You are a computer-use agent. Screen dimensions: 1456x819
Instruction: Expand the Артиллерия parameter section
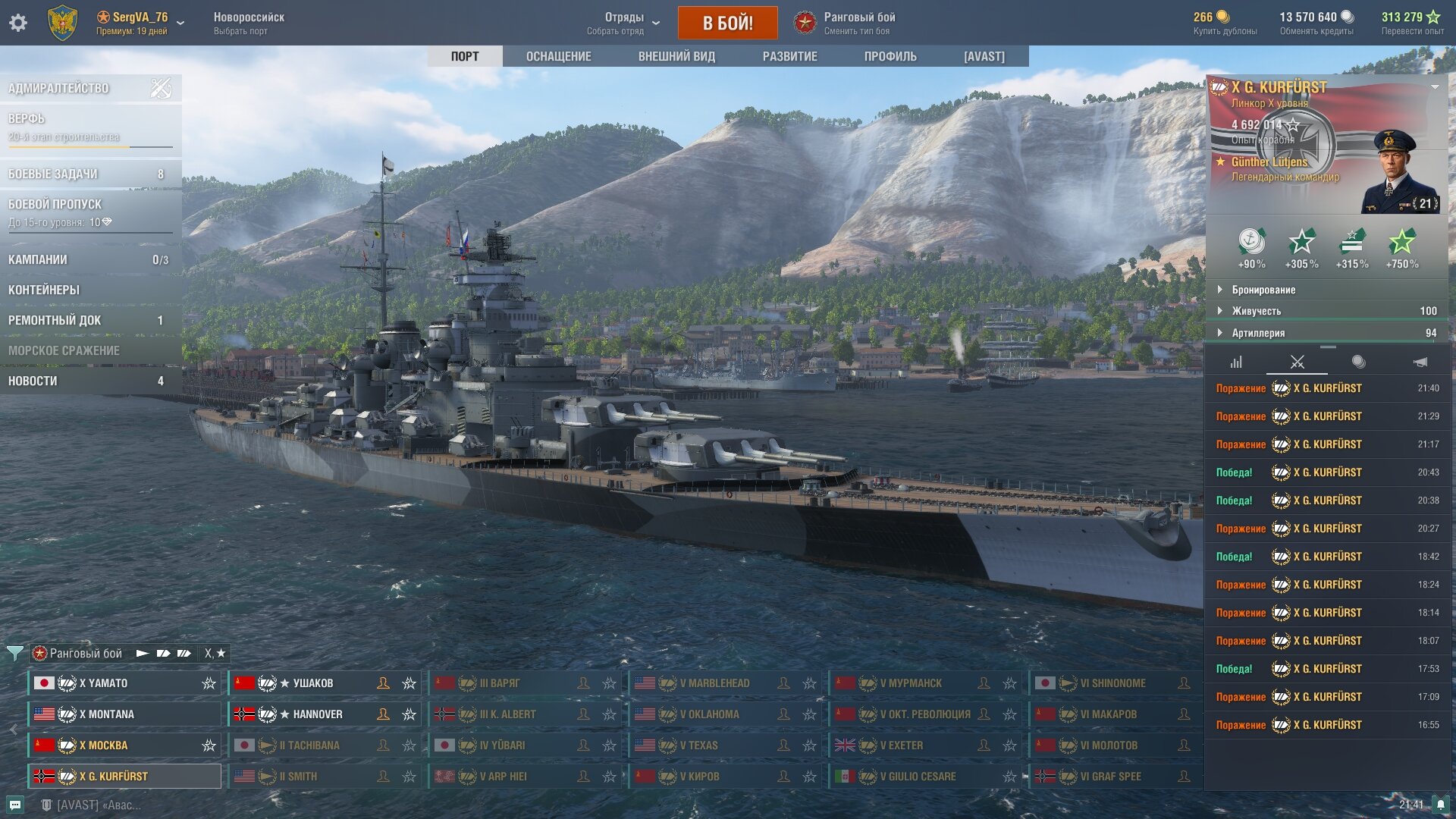click(1258, 333)
